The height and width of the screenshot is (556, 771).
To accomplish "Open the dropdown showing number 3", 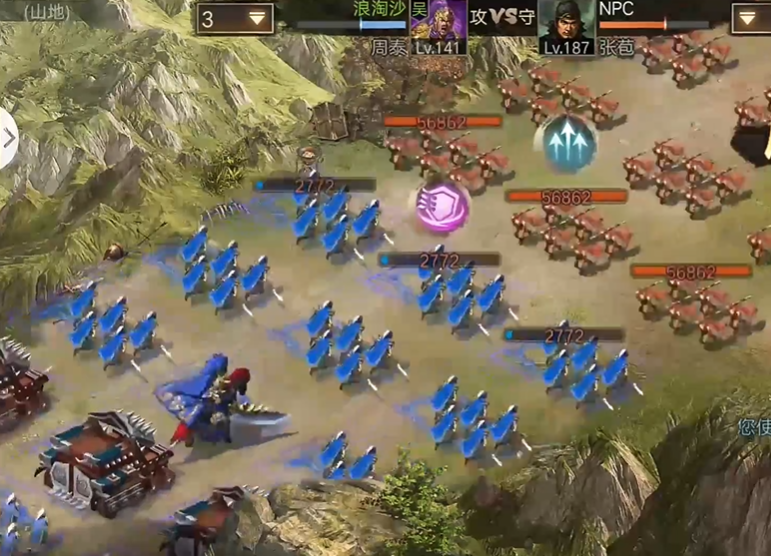I will pyautogui.click(x=235, y=18).
